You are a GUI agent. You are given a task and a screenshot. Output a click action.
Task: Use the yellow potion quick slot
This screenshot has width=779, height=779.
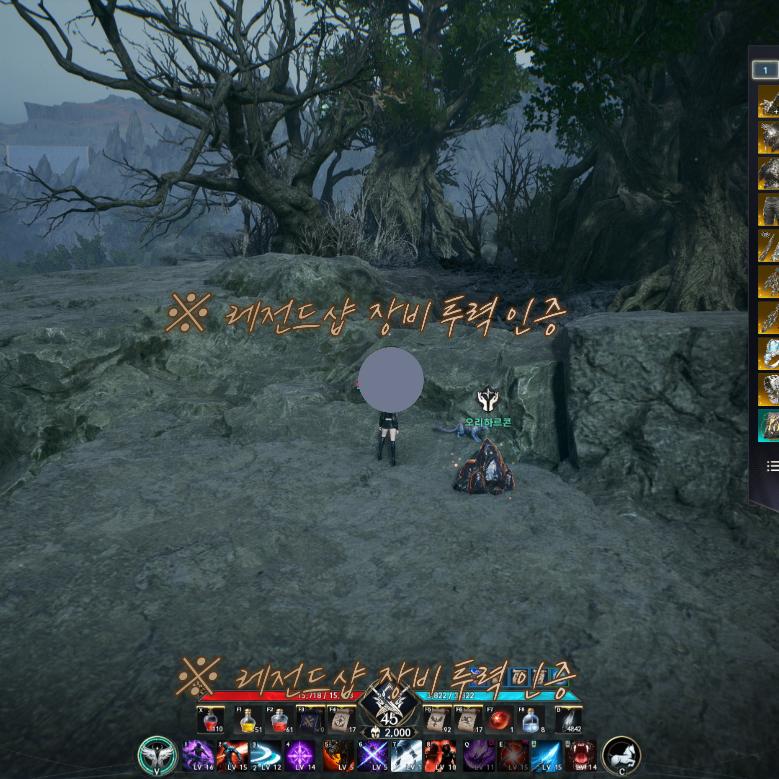click(247, 720)
